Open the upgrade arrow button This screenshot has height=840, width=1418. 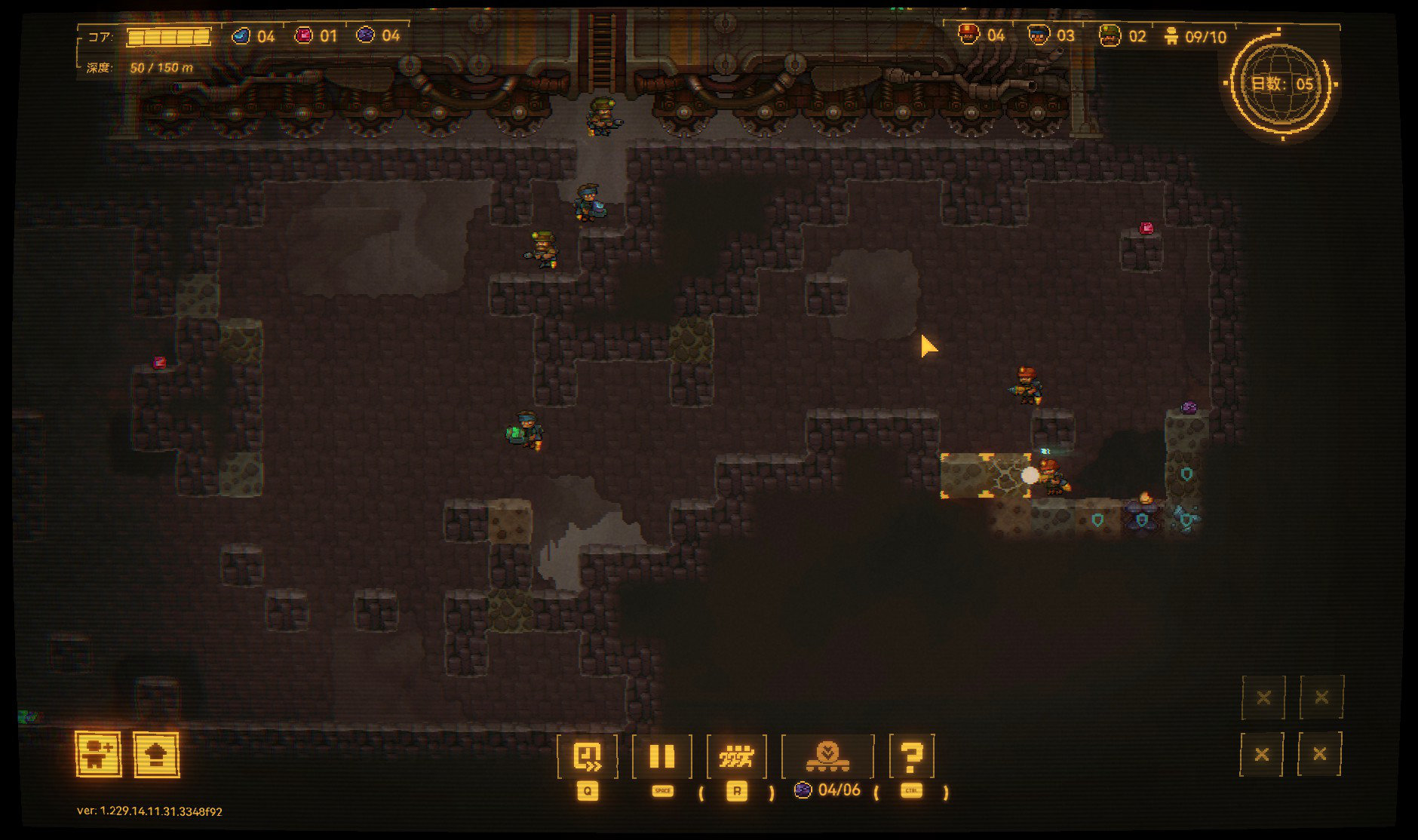[157, 753]
